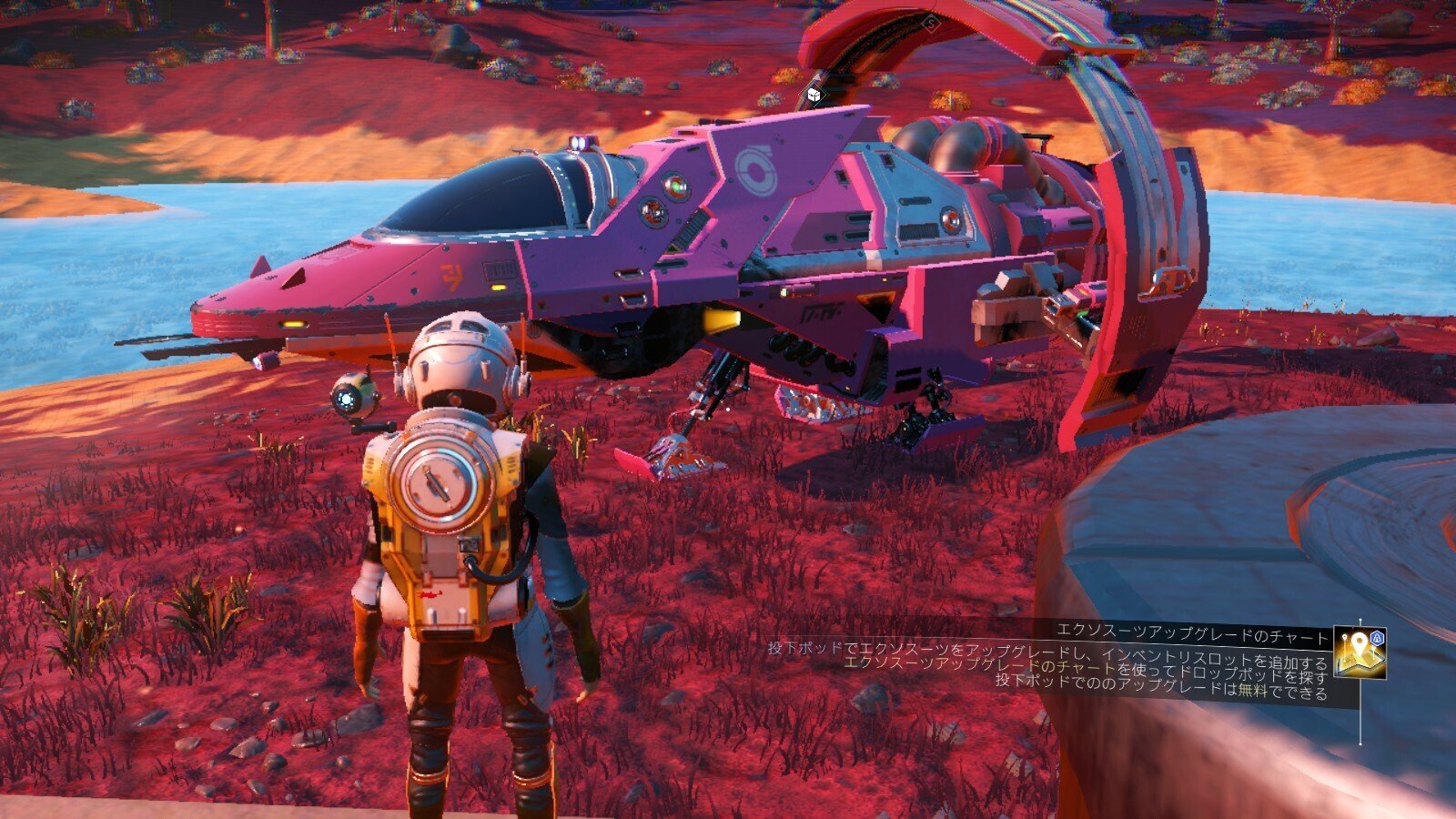This screenshot has height=819, width=1456.
Task: Click the hovering companion drone orb
Action: [355, 395]
